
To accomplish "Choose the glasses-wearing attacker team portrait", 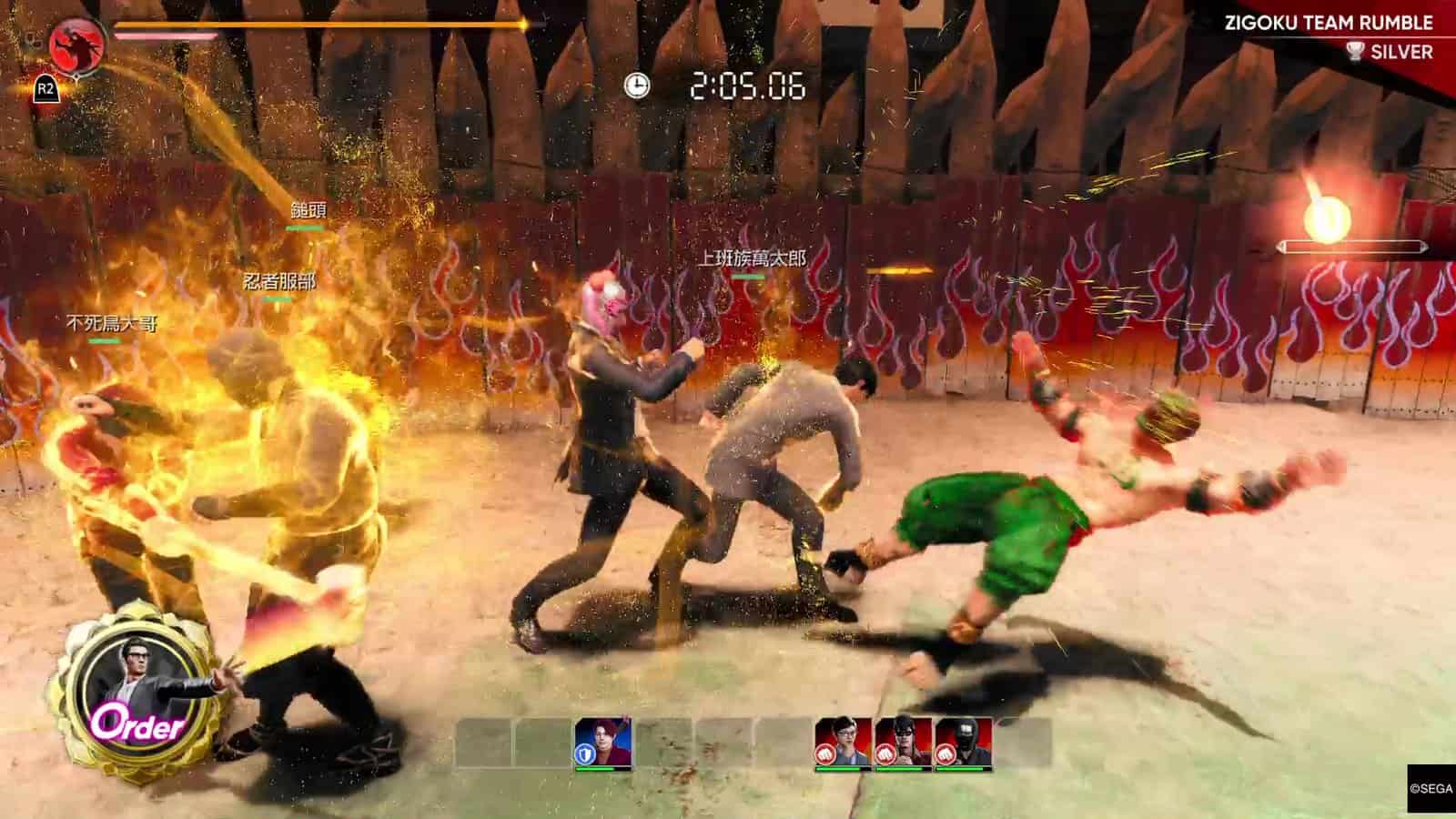I will (843, 742).
